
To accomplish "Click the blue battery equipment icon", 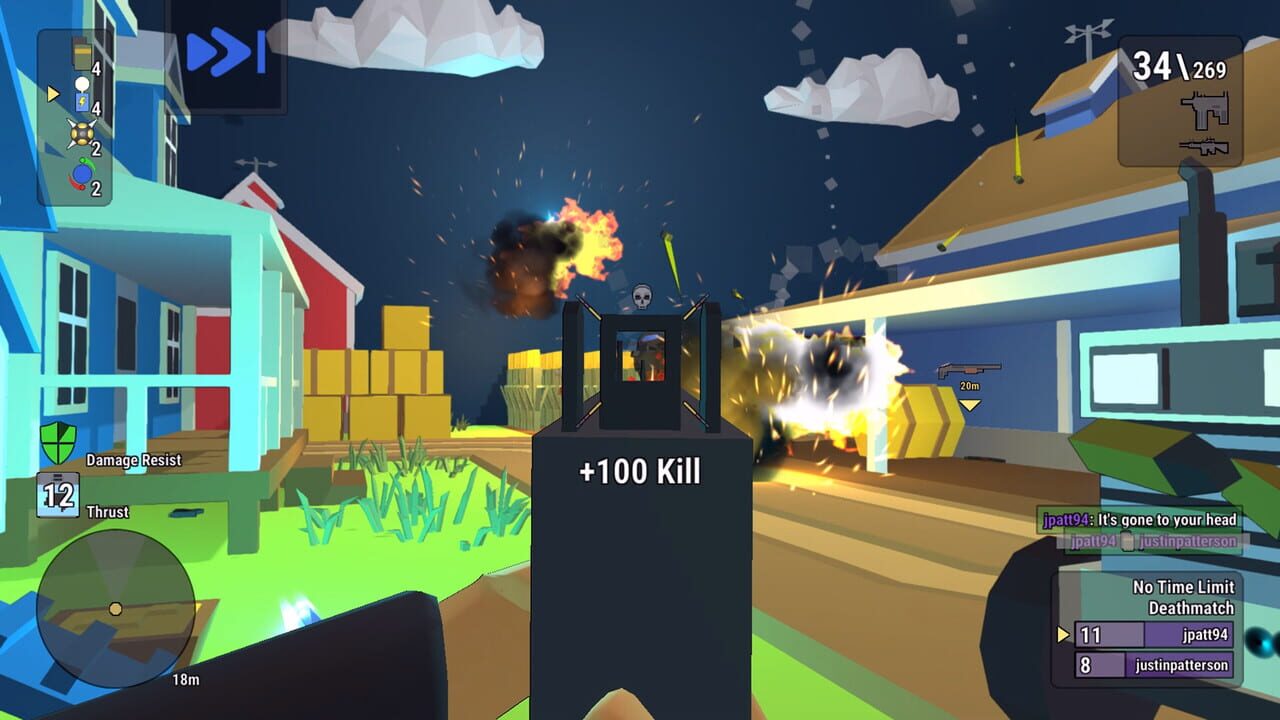I will point(82,100).
